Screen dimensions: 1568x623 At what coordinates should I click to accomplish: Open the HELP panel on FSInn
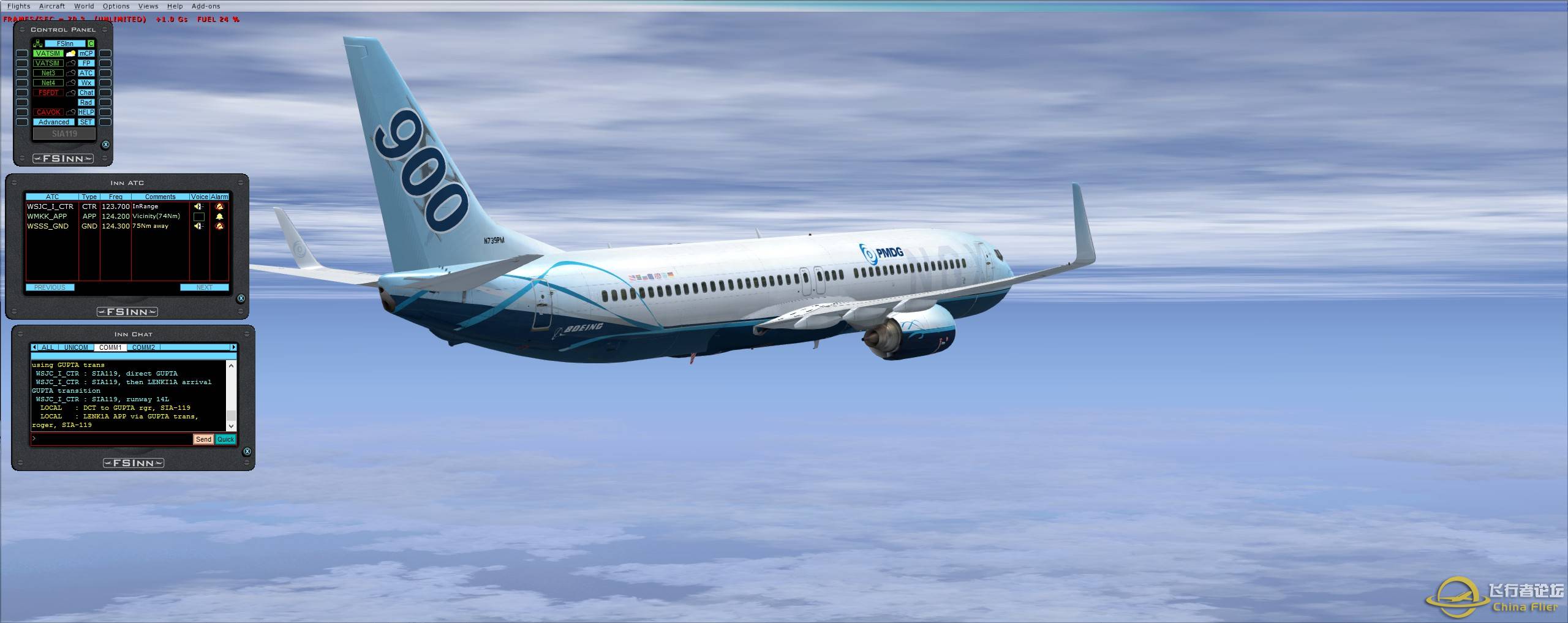[x=86, y=112]
